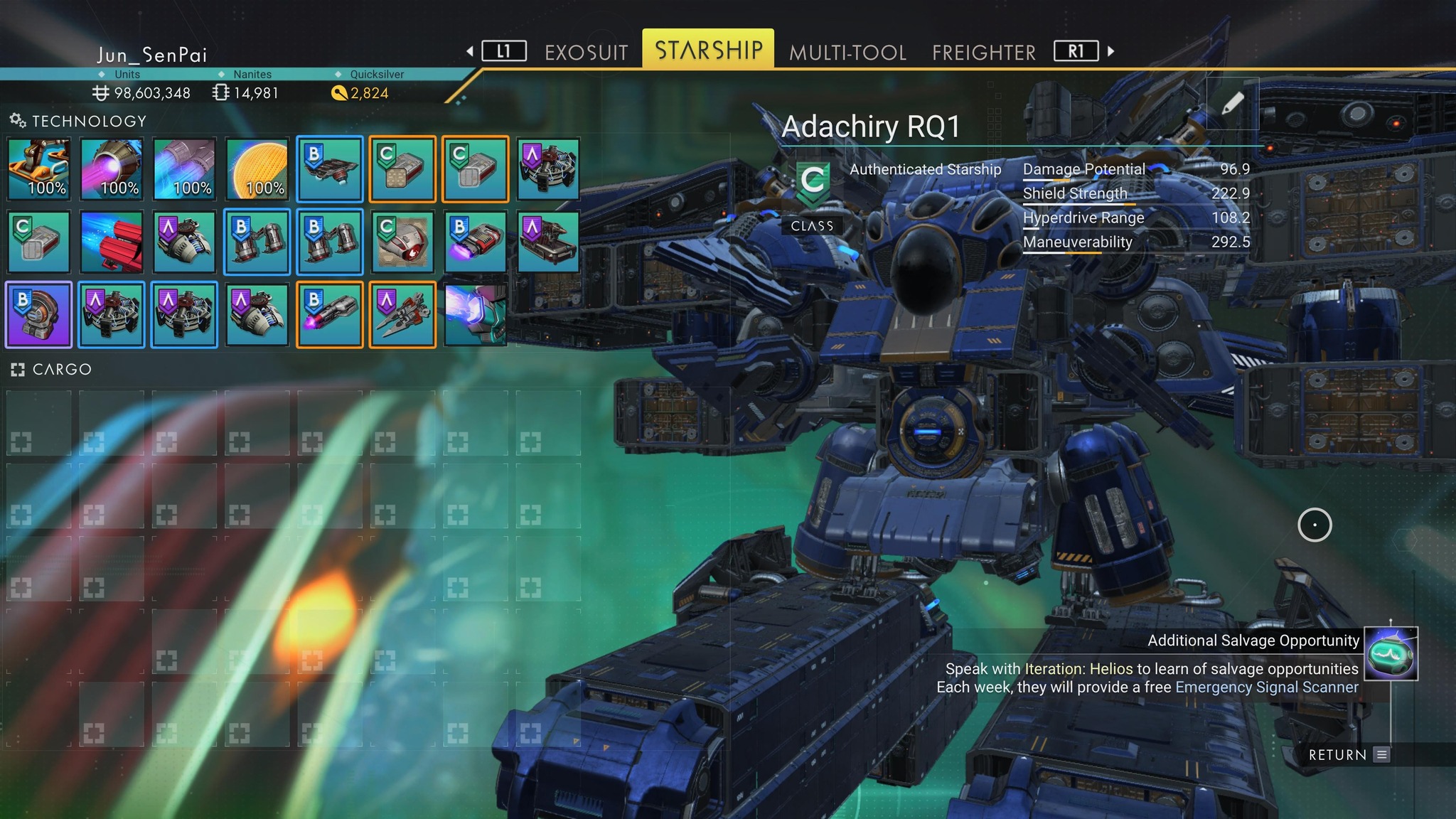Pick the C-class white and red pod

[402, 242]
